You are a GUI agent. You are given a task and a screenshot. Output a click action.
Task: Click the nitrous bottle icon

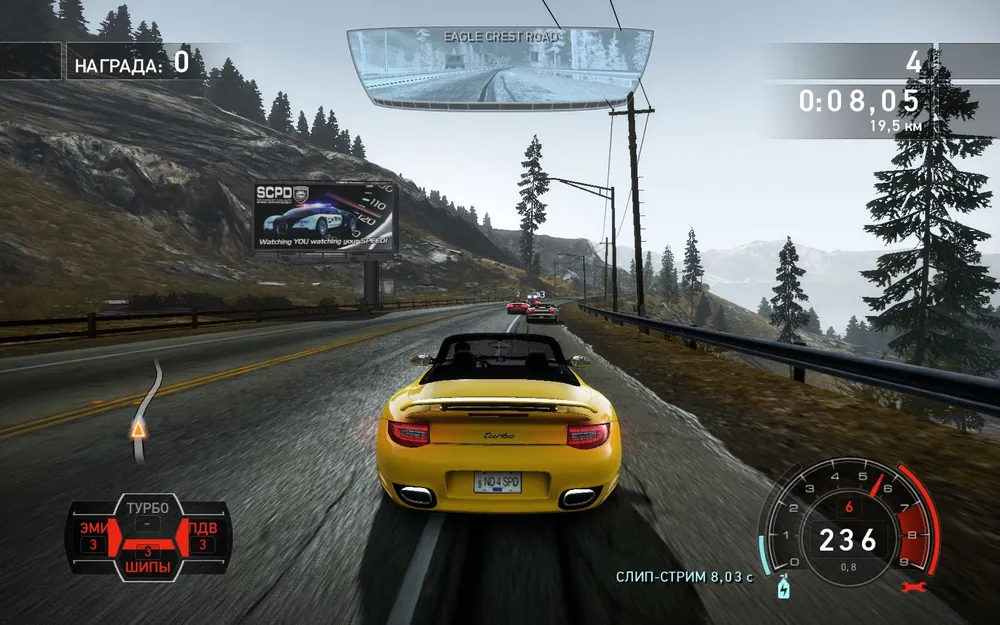click(781, 587)
